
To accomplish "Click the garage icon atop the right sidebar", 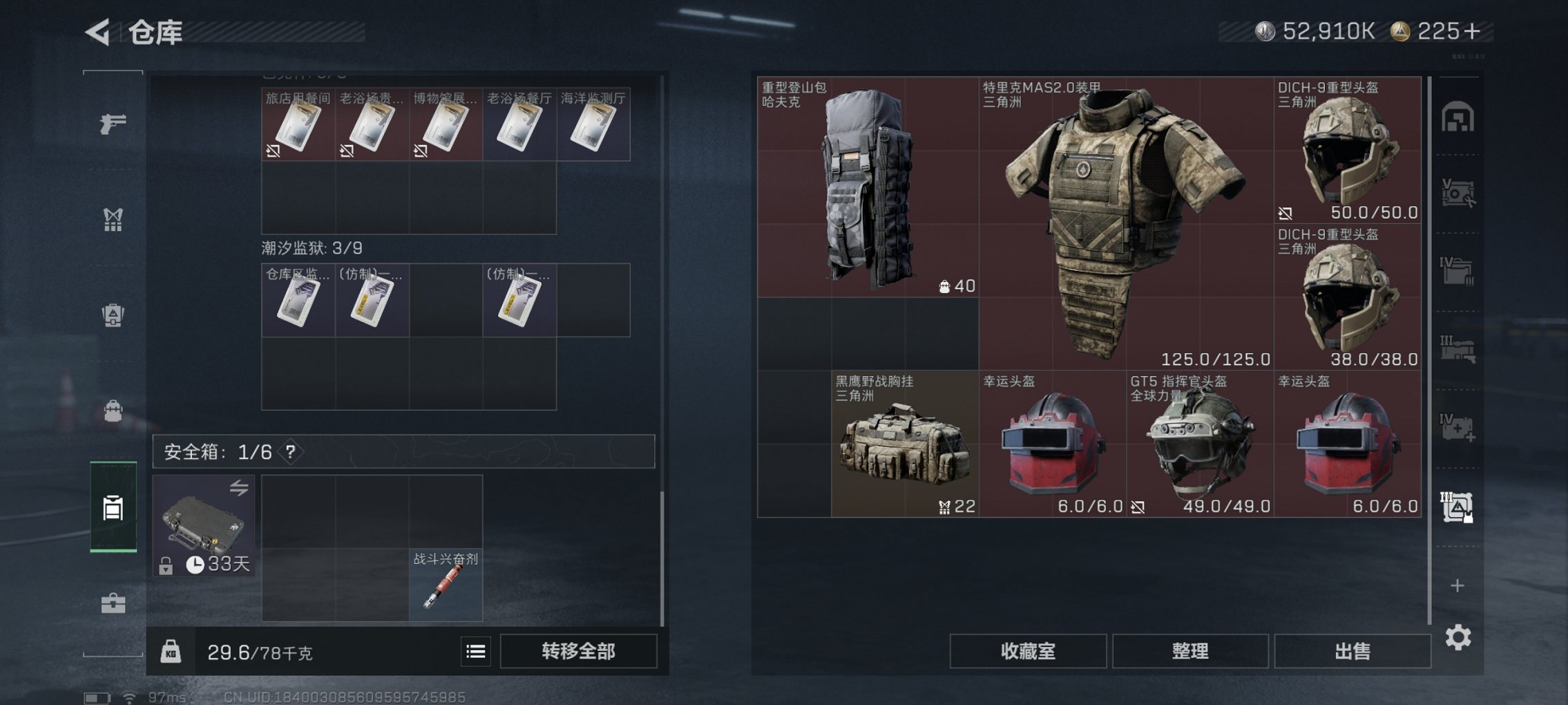I will tap(1457, 117).
